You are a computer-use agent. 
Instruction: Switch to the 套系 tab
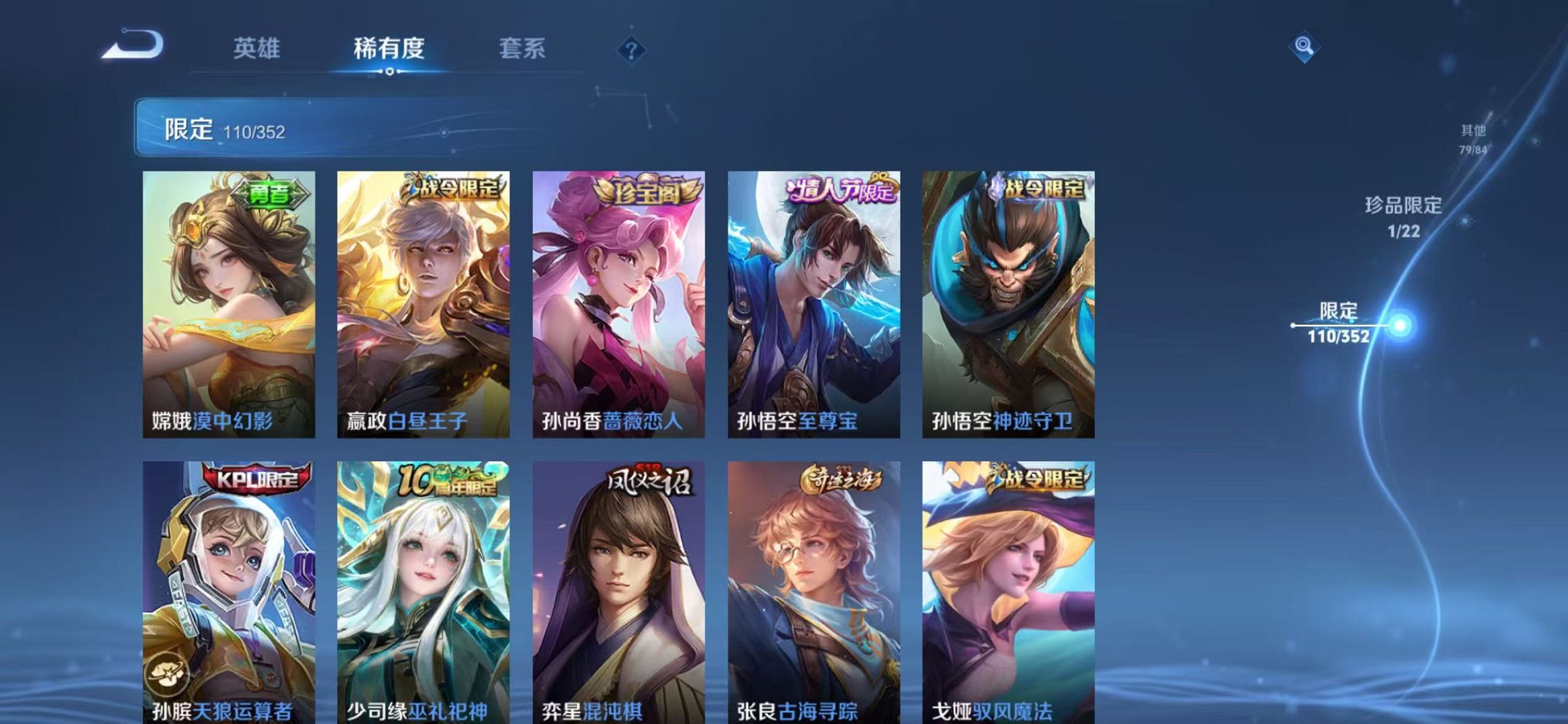(522, 45)
